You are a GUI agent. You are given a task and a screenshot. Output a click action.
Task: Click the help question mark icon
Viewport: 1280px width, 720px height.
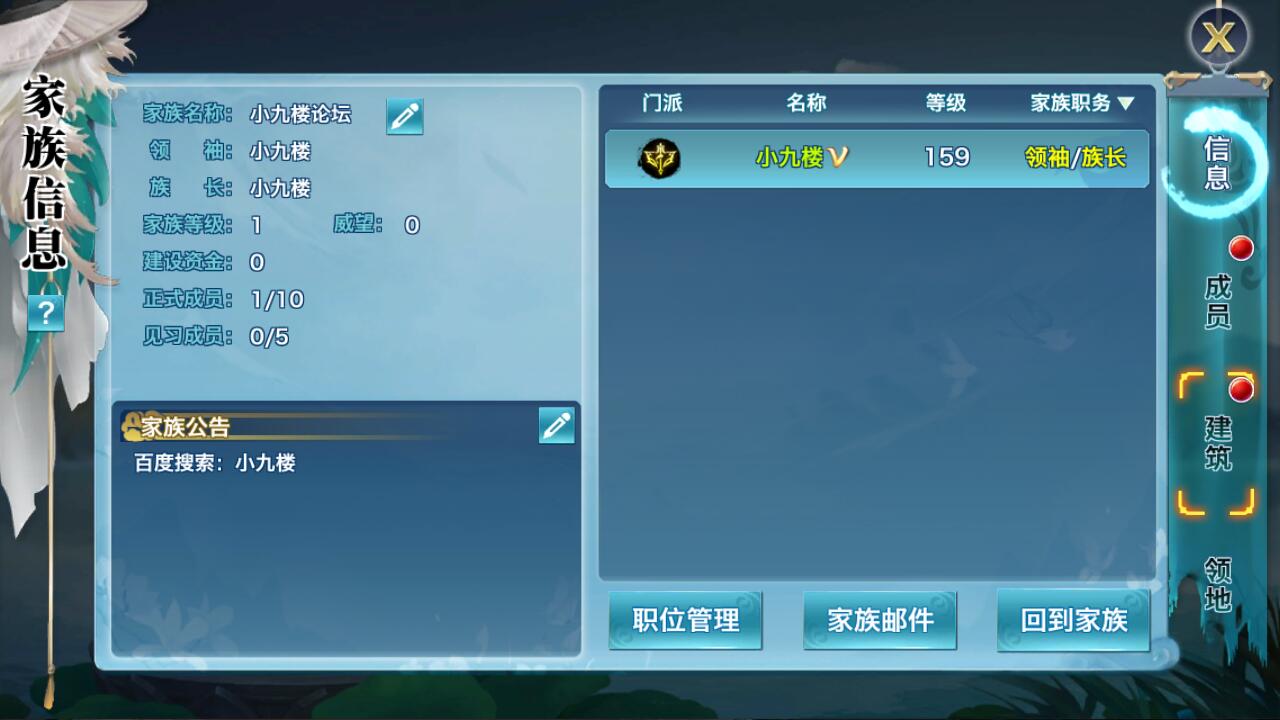(x=45, y=313)
